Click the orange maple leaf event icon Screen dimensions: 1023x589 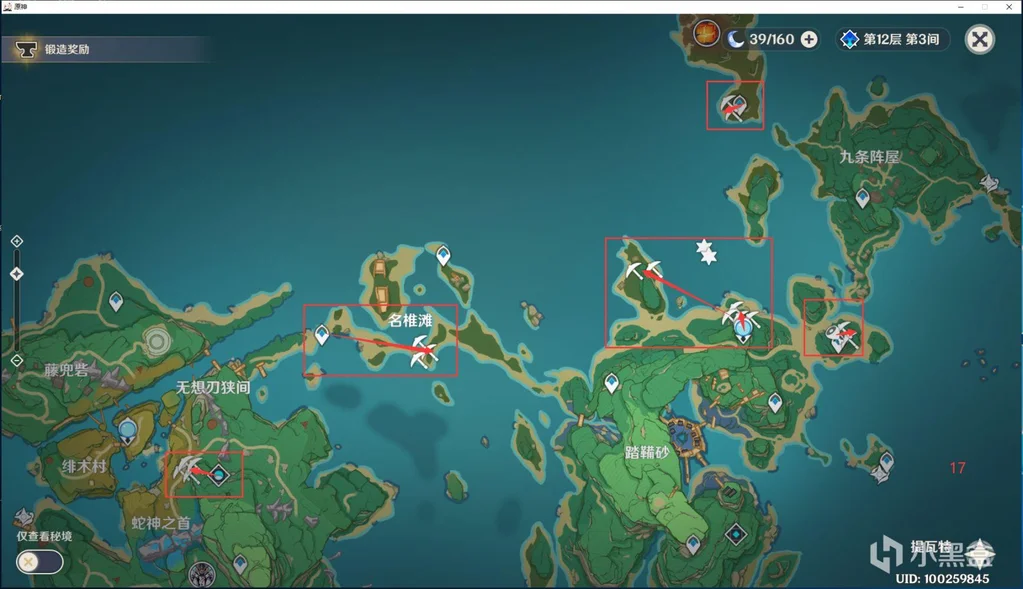[x=706, y=33]
